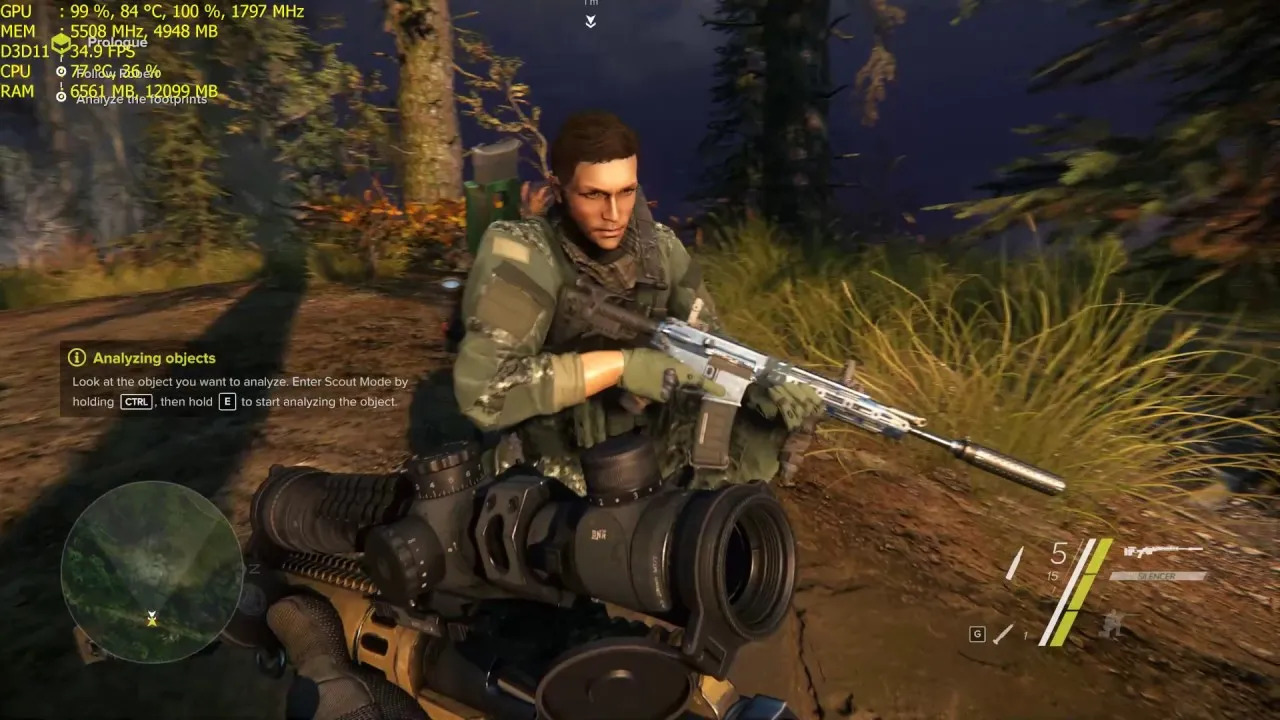Select the Follow Robert objective
1280x720 pixels.
(x=116, y=72)
